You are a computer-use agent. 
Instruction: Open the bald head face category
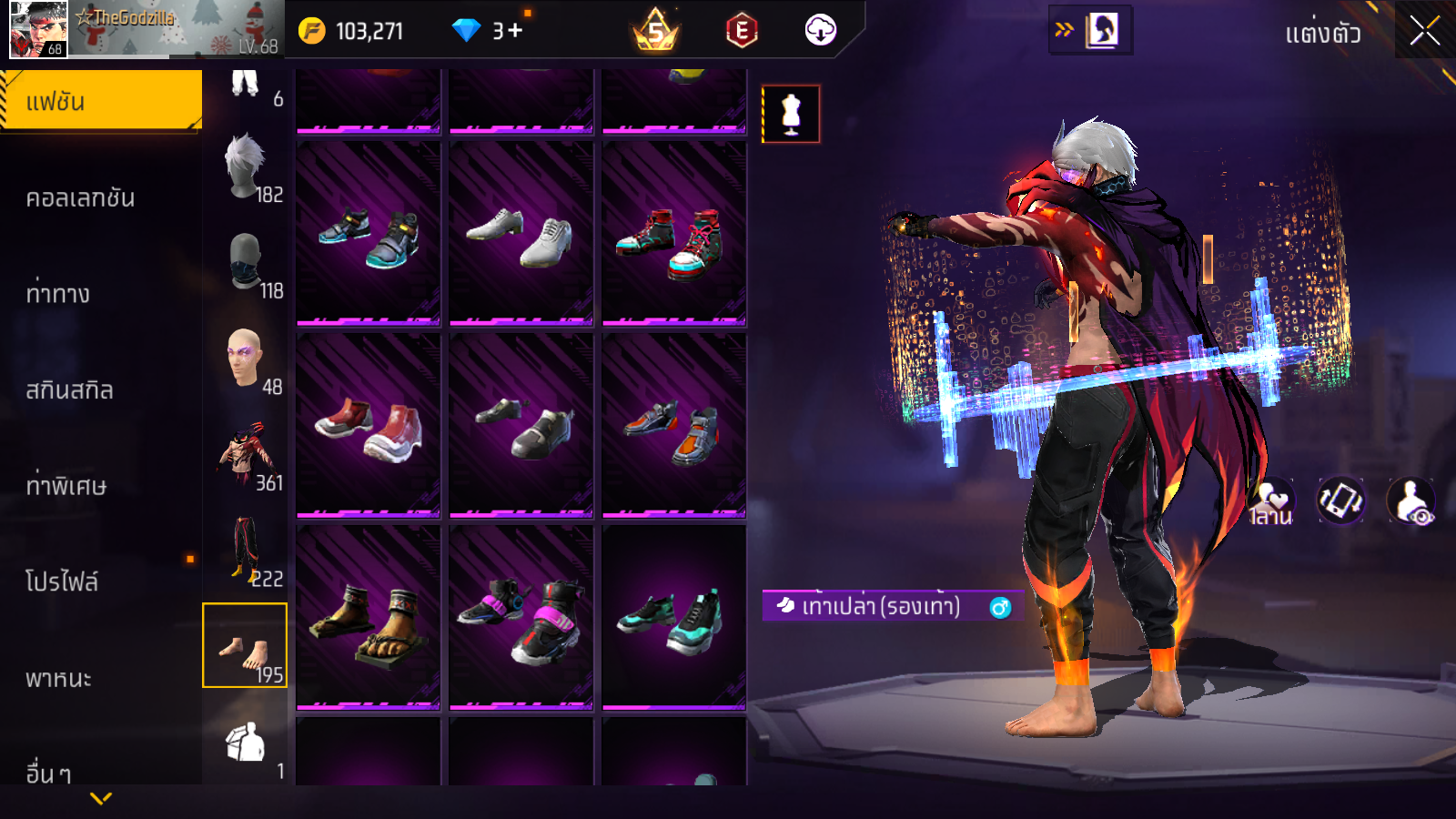pos(246,359)
